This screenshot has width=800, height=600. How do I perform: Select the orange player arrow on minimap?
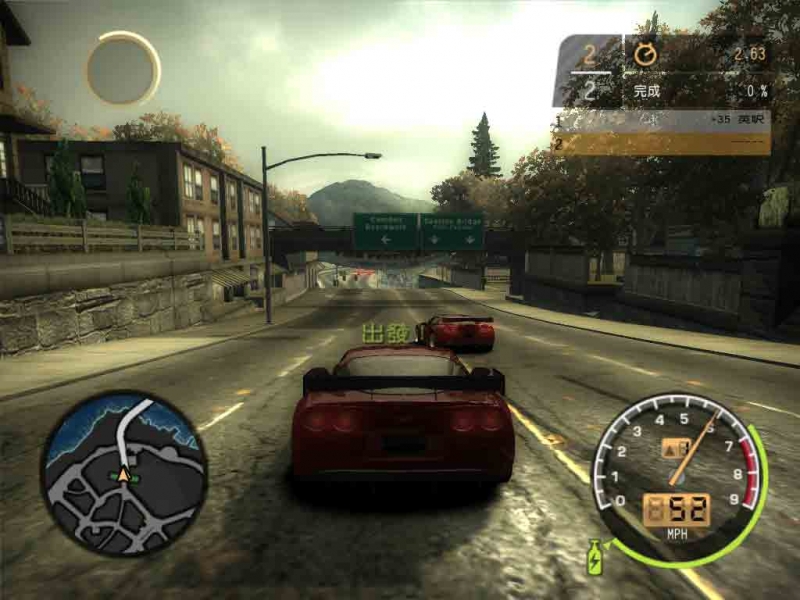[124, 474]
